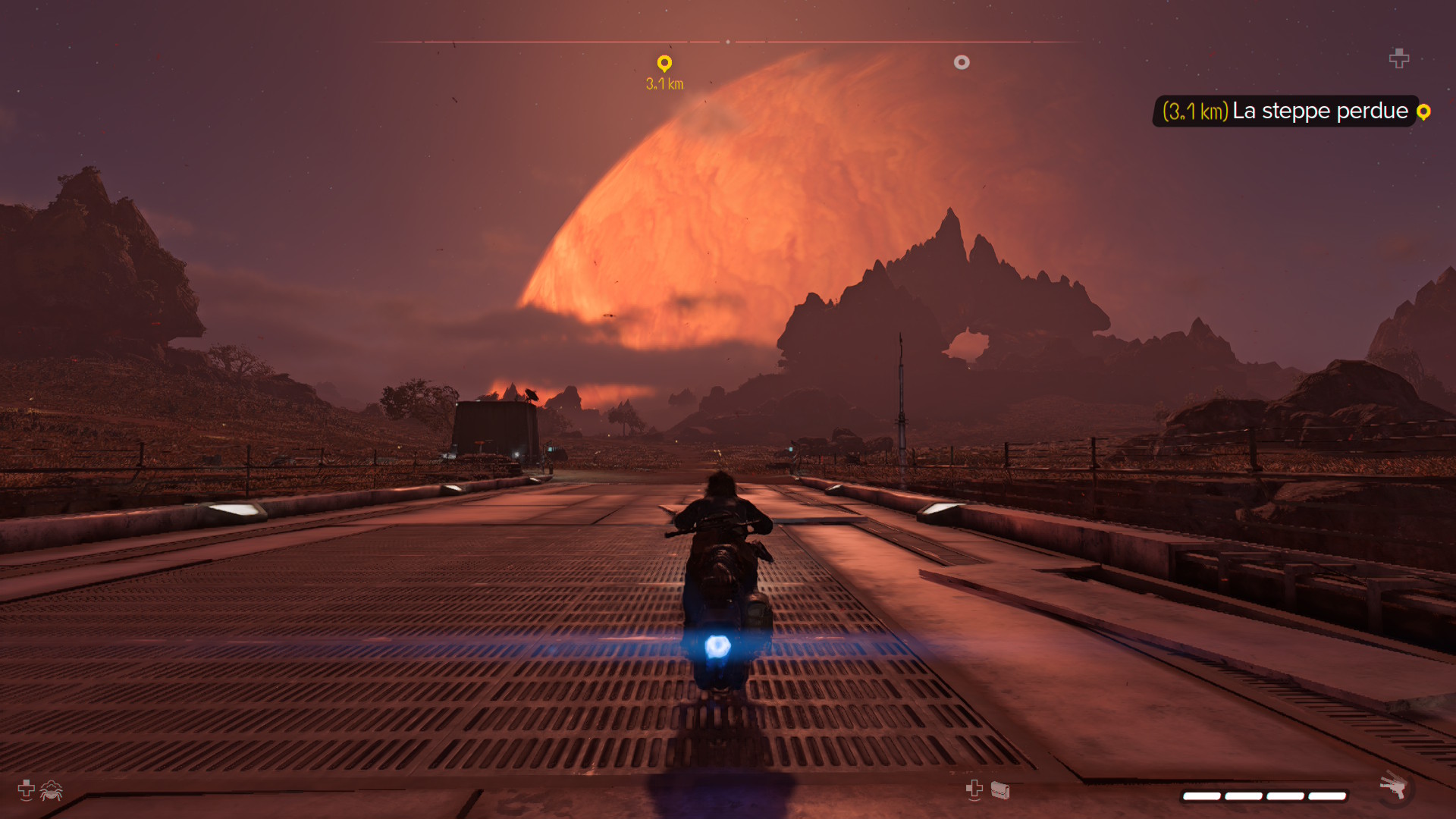Select the "La steppe perdue" objective tracker
This screenshot has height=819, width=1456.
[x=1285, y=111]
